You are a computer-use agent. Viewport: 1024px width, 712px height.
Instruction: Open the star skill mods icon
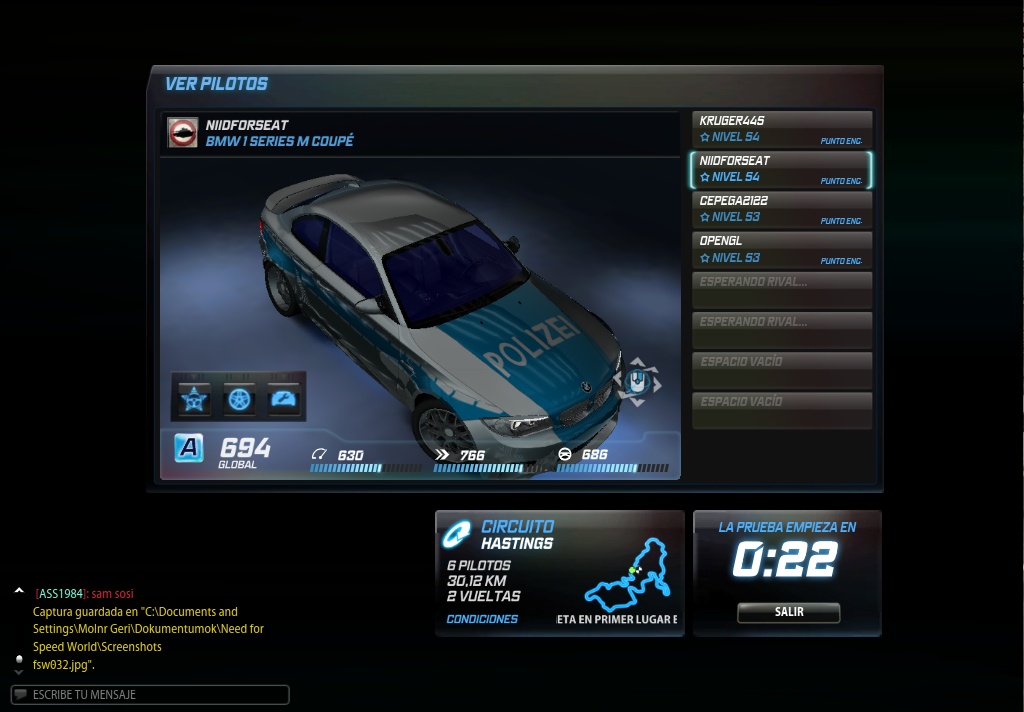192,399
